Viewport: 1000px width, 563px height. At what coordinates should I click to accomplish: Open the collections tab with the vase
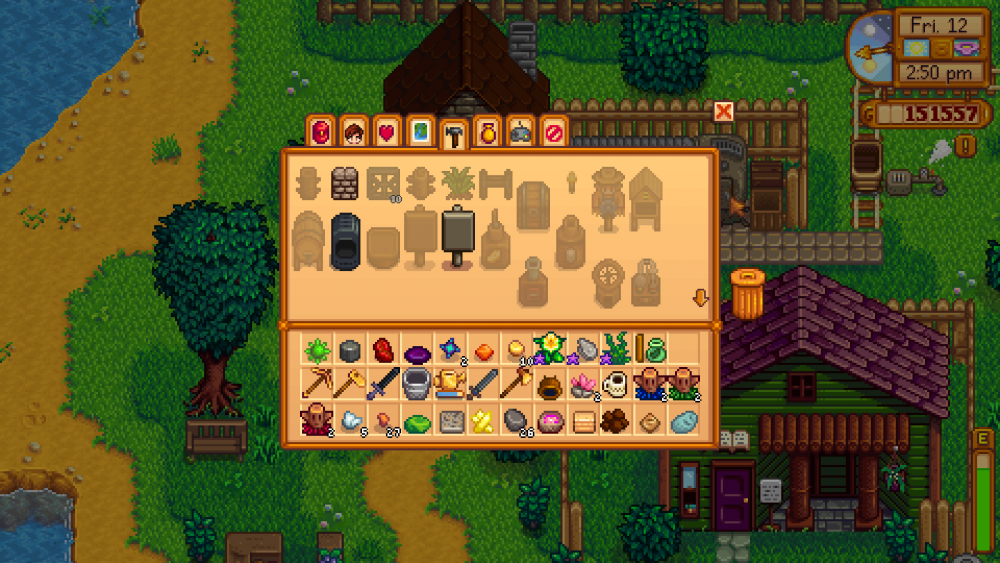pos(487,131)
